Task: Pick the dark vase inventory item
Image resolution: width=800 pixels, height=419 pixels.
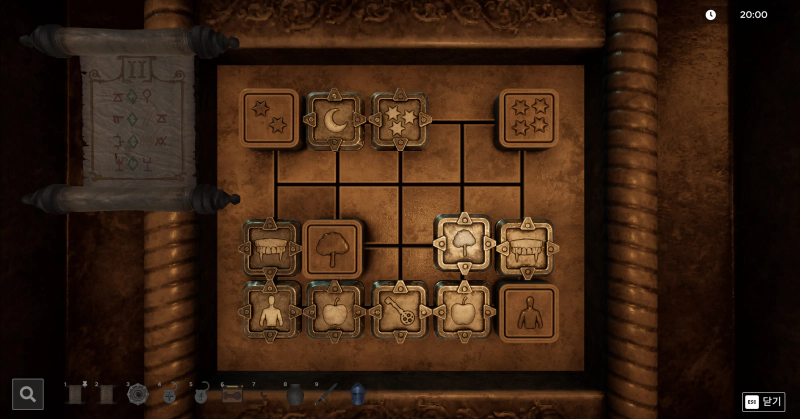Action: coord(294,395)
